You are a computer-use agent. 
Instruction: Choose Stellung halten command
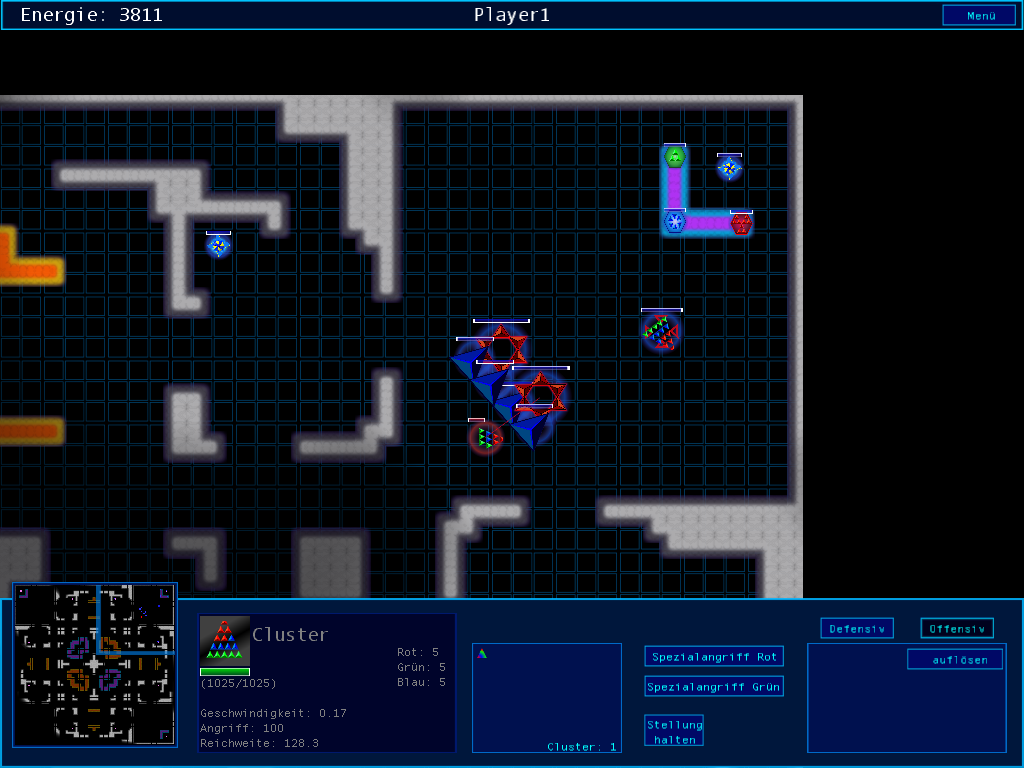coord(674,731)
